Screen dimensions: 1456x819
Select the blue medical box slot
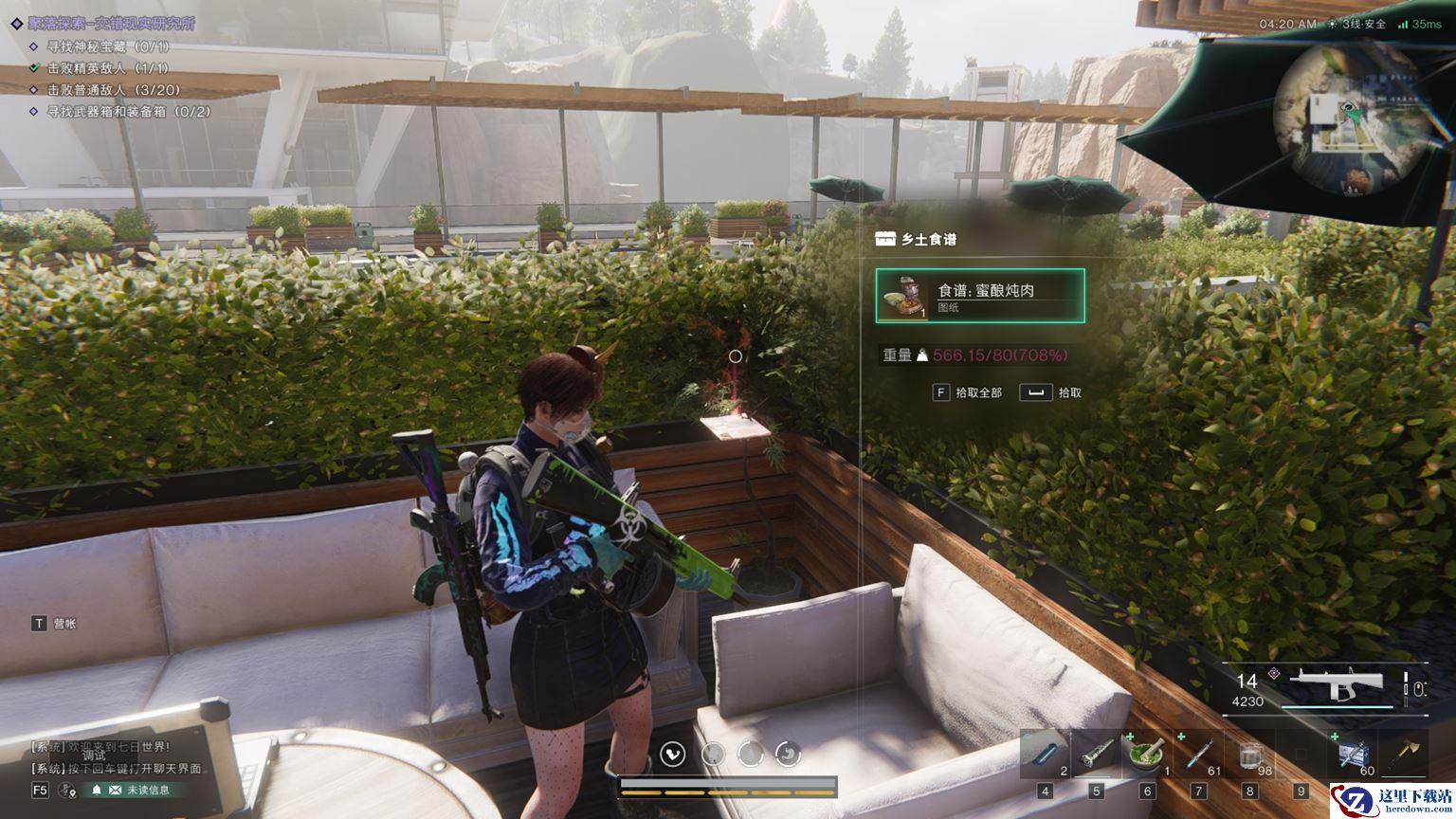tap(1353, 755)
